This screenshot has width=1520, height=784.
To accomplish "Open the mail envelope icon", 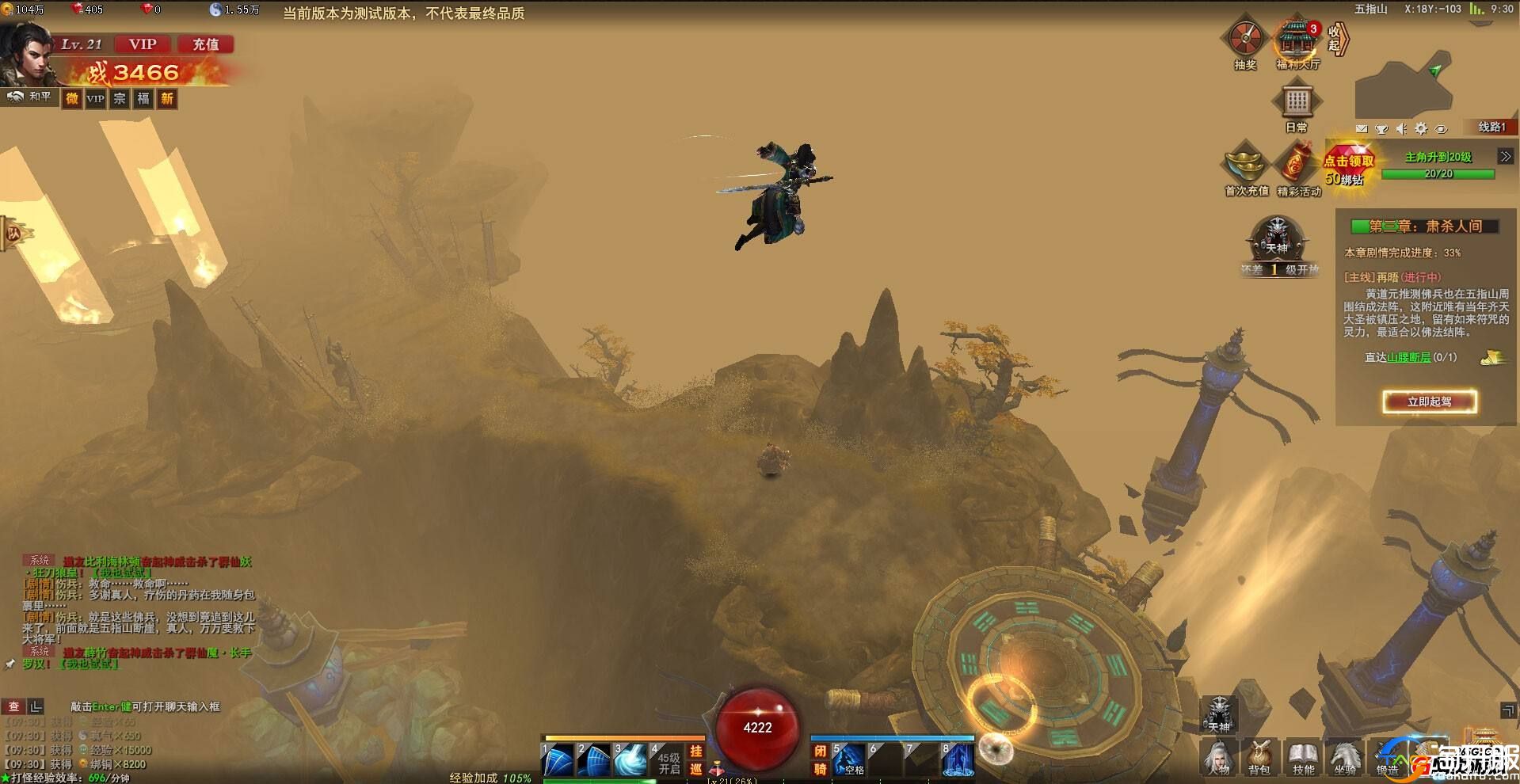I will (1362, 128).
